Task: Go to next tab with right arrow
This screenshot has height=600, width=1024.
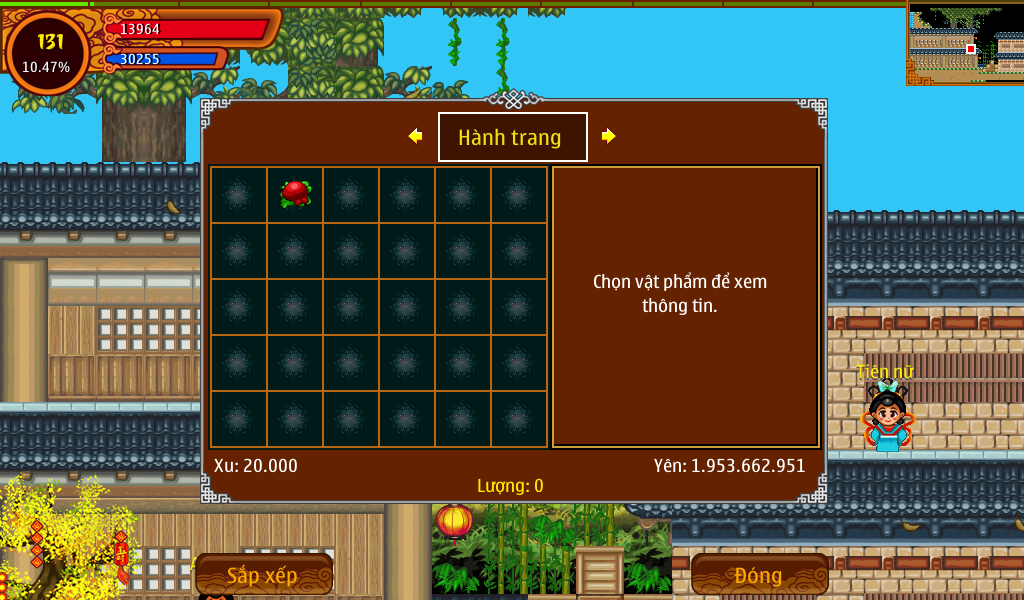Action: tap(608, 136)
